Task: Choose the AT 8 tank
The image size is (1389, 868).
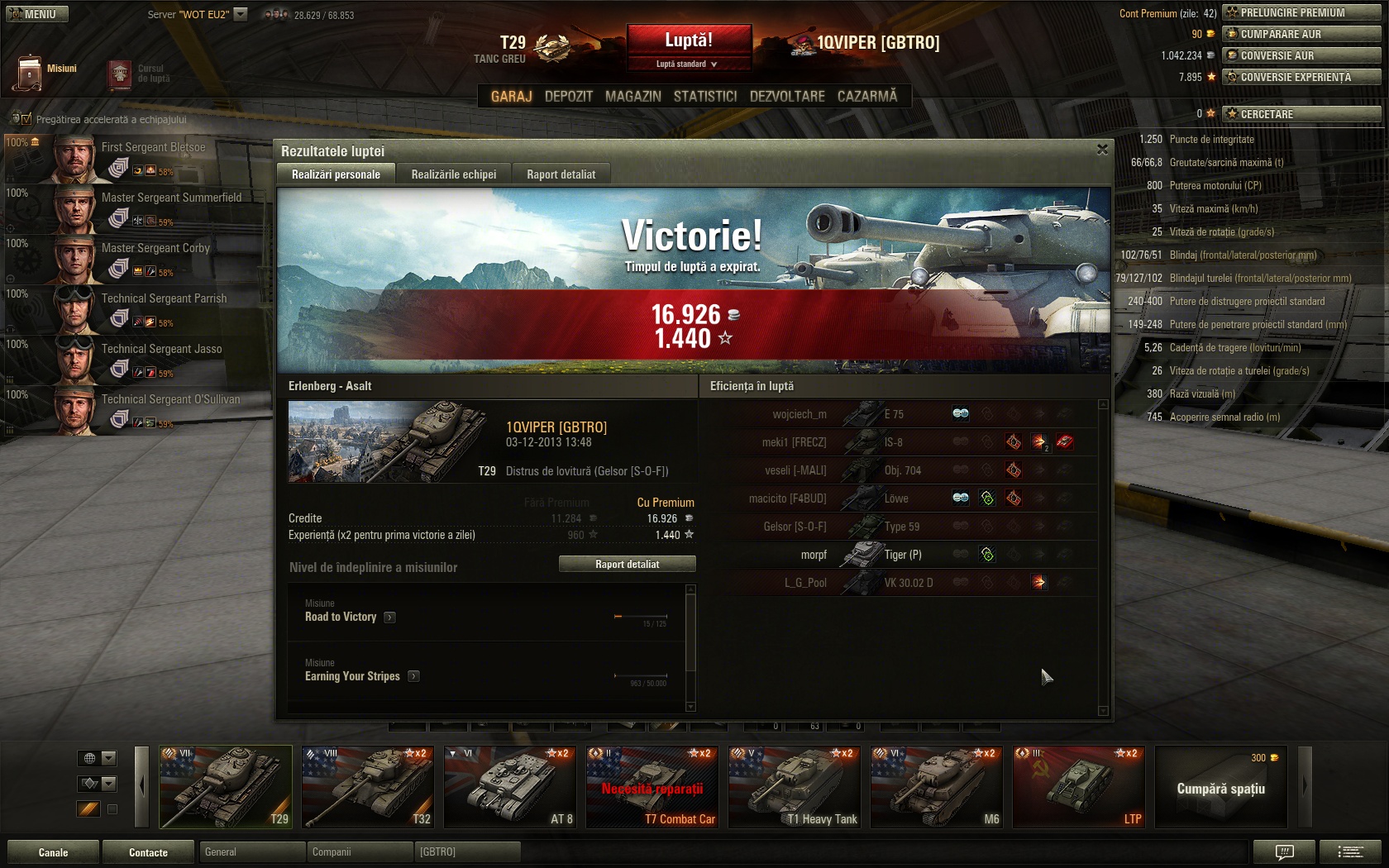Action: click(x=509, y=786)
